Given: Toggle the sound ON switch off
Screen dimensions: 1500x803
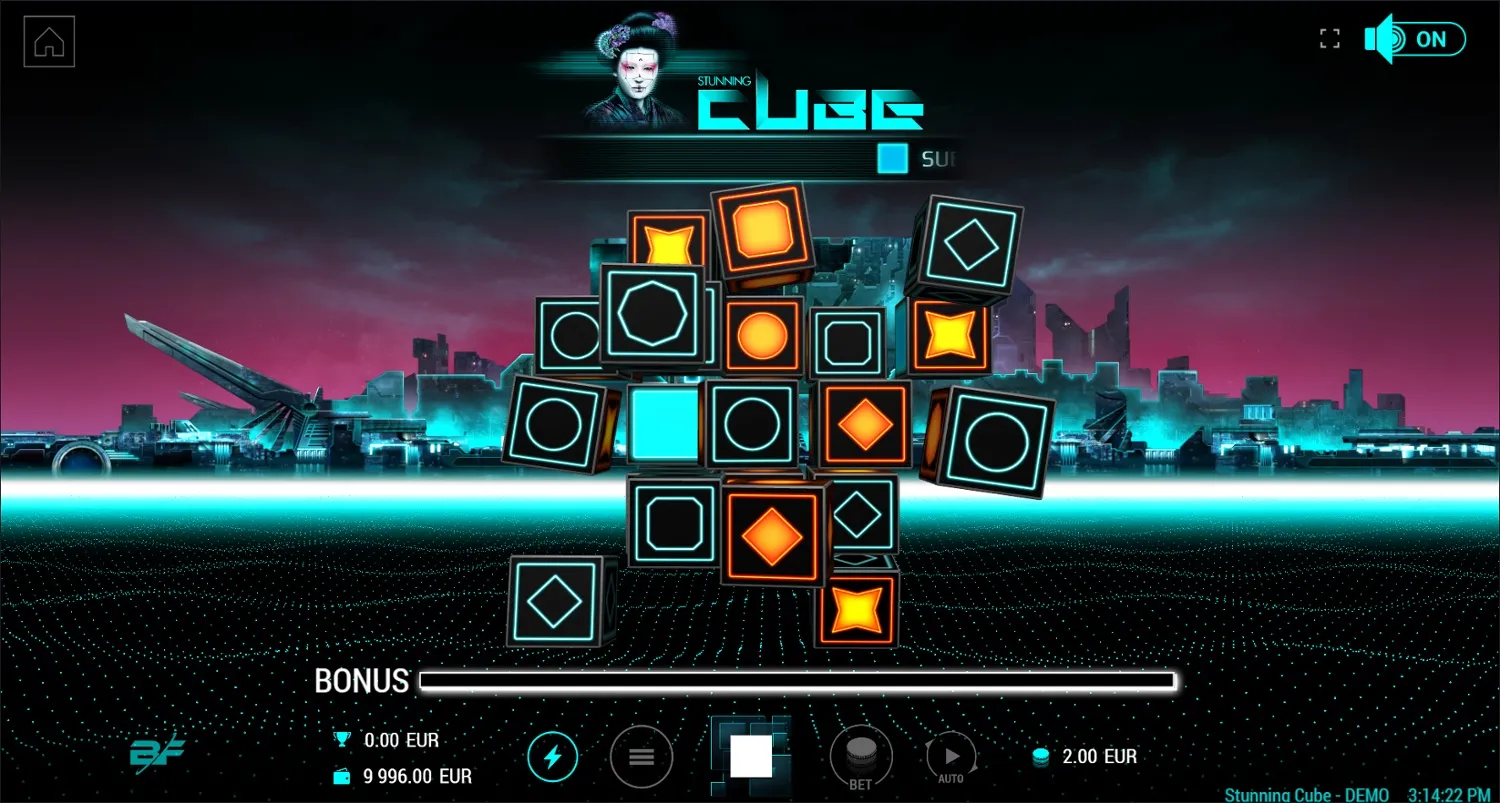Looking at the screenshot, I should pos(1432,39).
